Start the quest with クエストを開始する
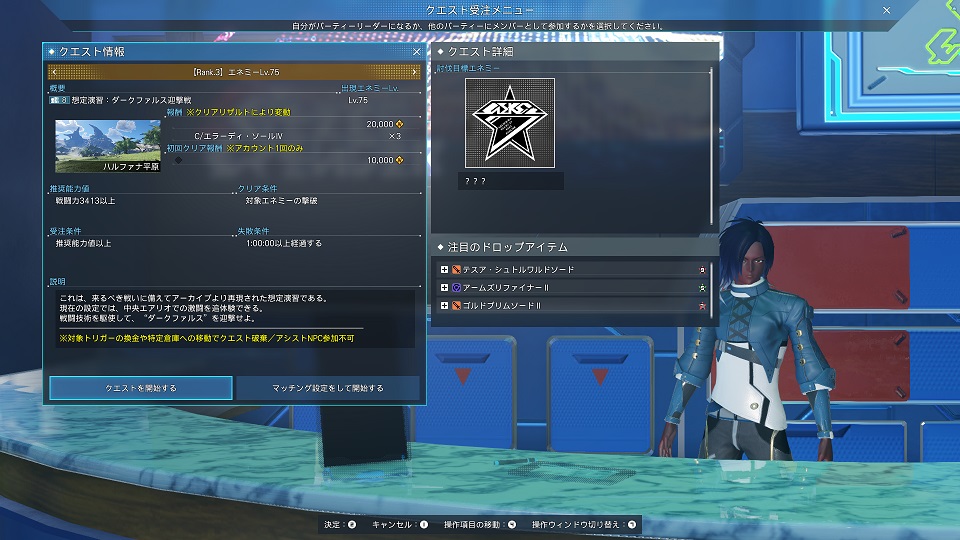The width and height of the screenshot is (960, 540). pyautogui.click(x=141, y=388)
